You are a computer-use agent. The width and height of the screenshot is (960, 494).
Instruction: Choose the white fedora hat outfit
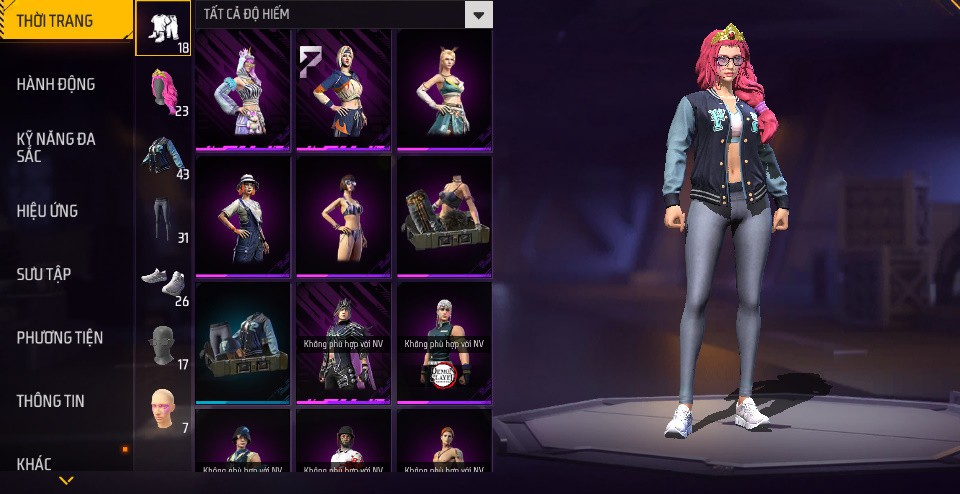[x=242, y=215]
